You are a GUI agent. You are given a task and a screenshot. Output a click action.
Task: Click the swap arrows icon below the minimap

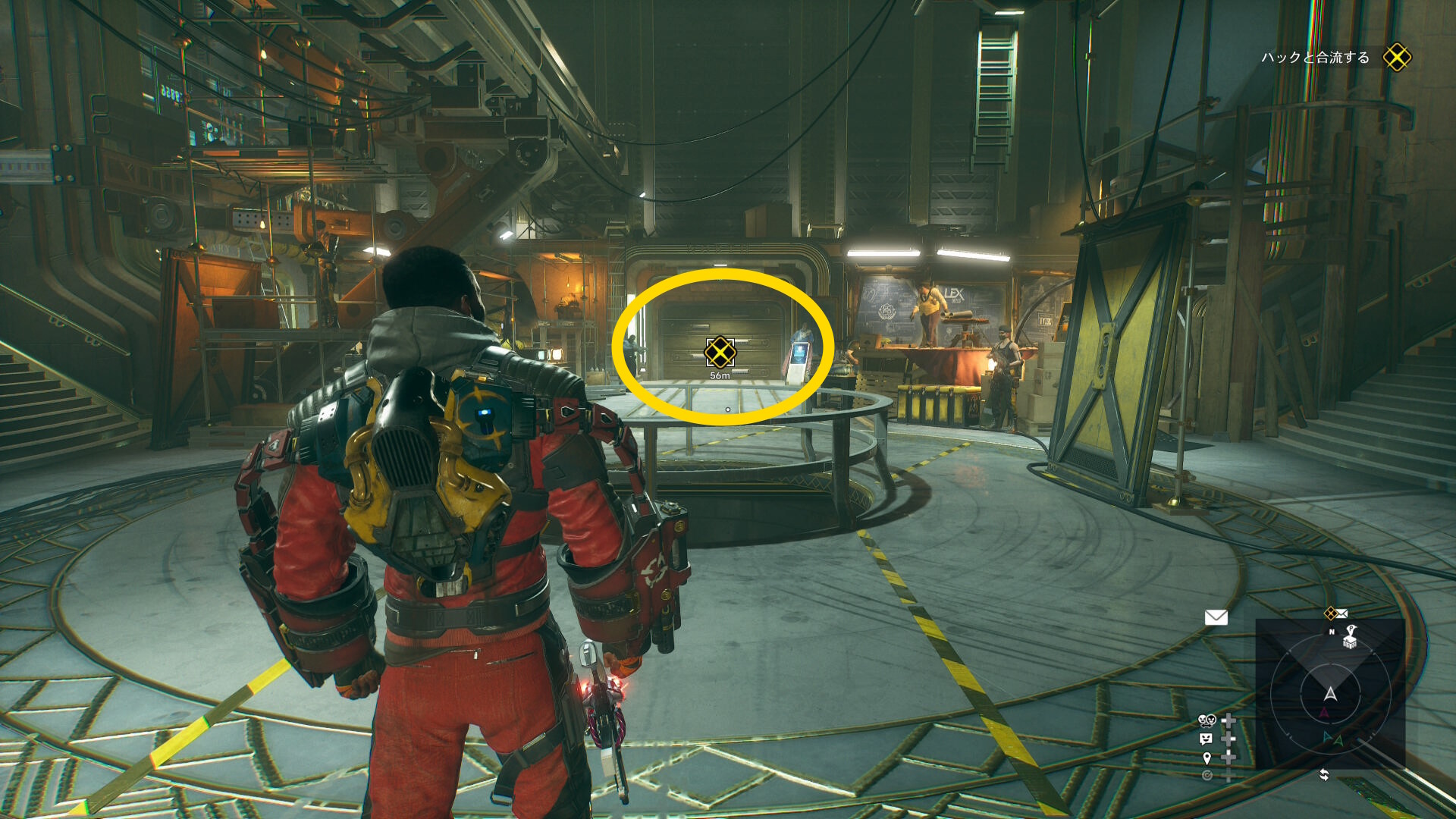tap(1324, 774)
